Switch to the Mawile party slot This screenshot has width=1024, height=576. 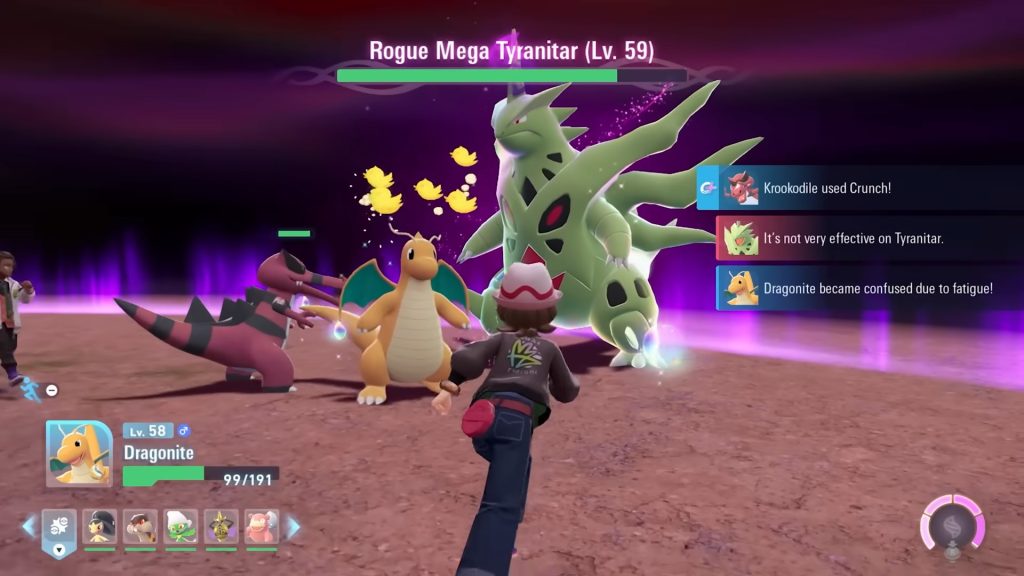[x=99, y=527]
